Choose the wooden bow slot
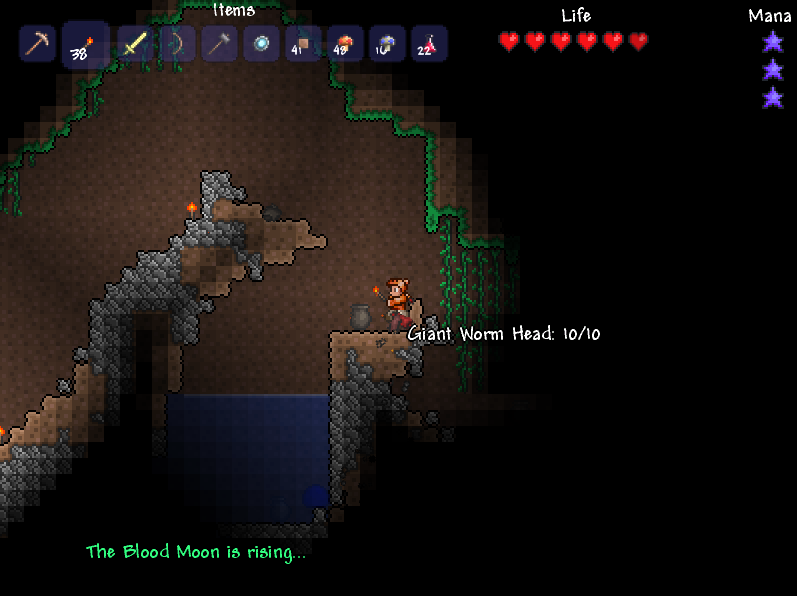Image resolution: width=797 pixels, height=596 pixels. click(x=177, y=44)
